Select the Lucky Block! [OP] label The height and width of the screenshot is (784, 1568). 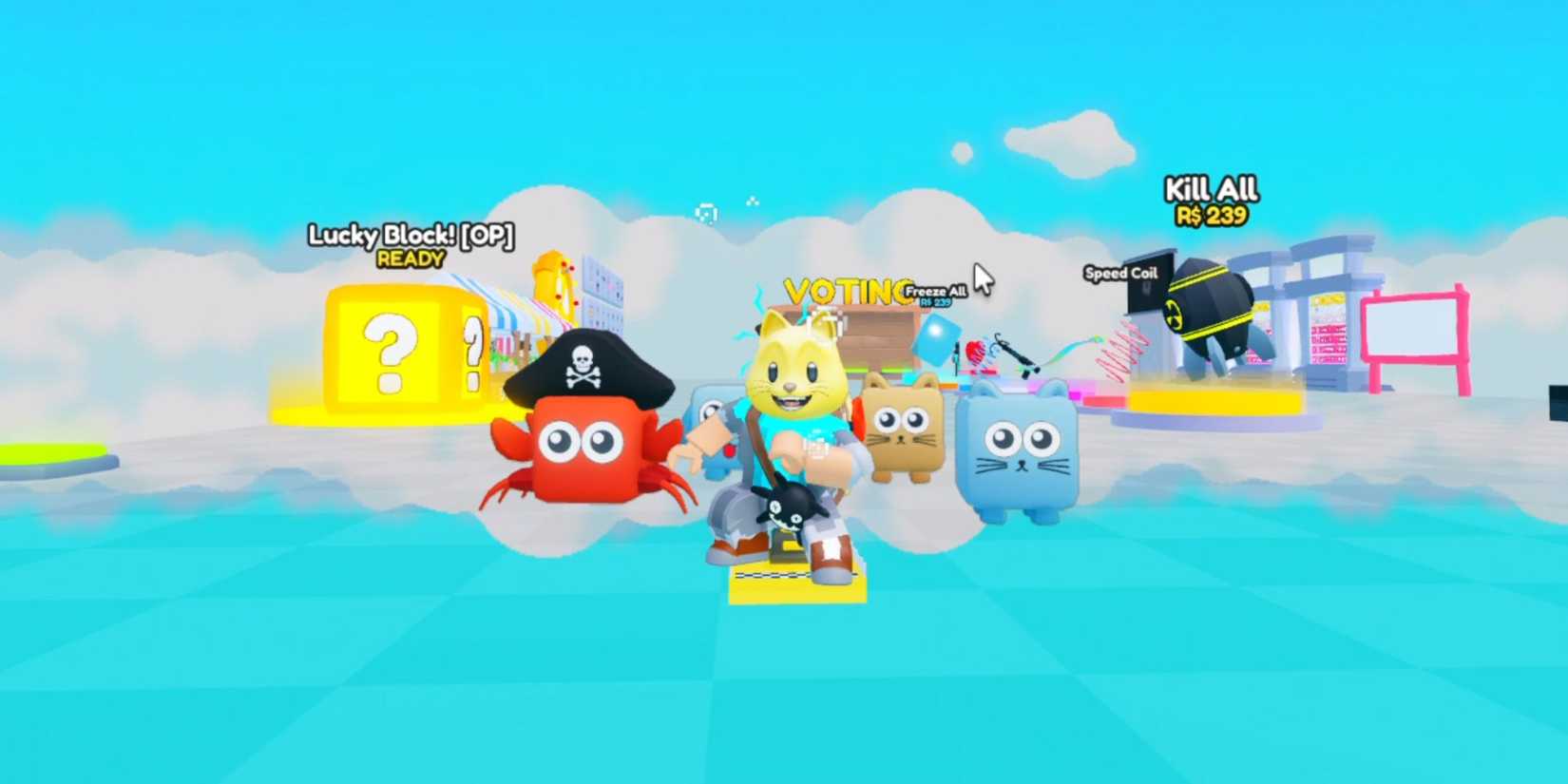point(411,236)
